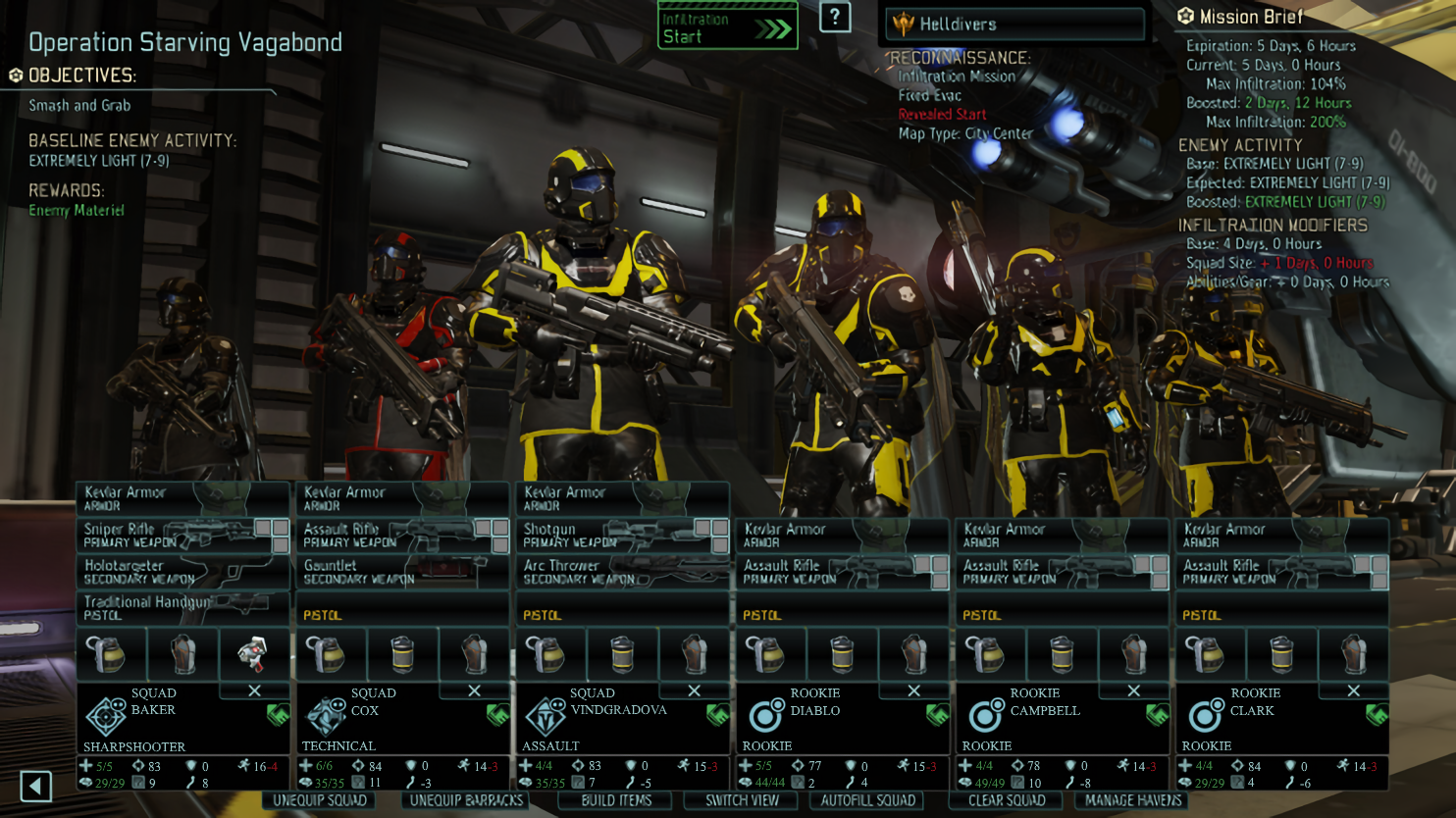The height and width of the screenshot is (818, 1456).
Task: Remove Rookie Diablo from the squad
Action: click(x=913, y=690)
